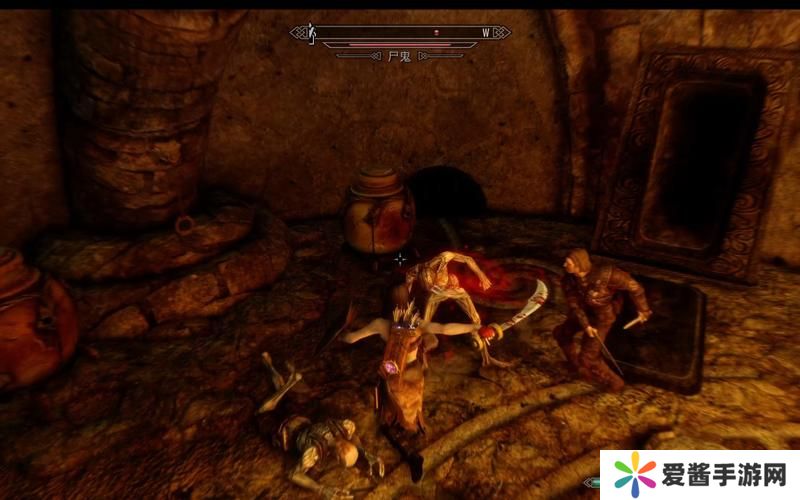Viewport: 800px width, 500px height.
Task: Click the red enemy marker on the compass
Action: point(436,33)
